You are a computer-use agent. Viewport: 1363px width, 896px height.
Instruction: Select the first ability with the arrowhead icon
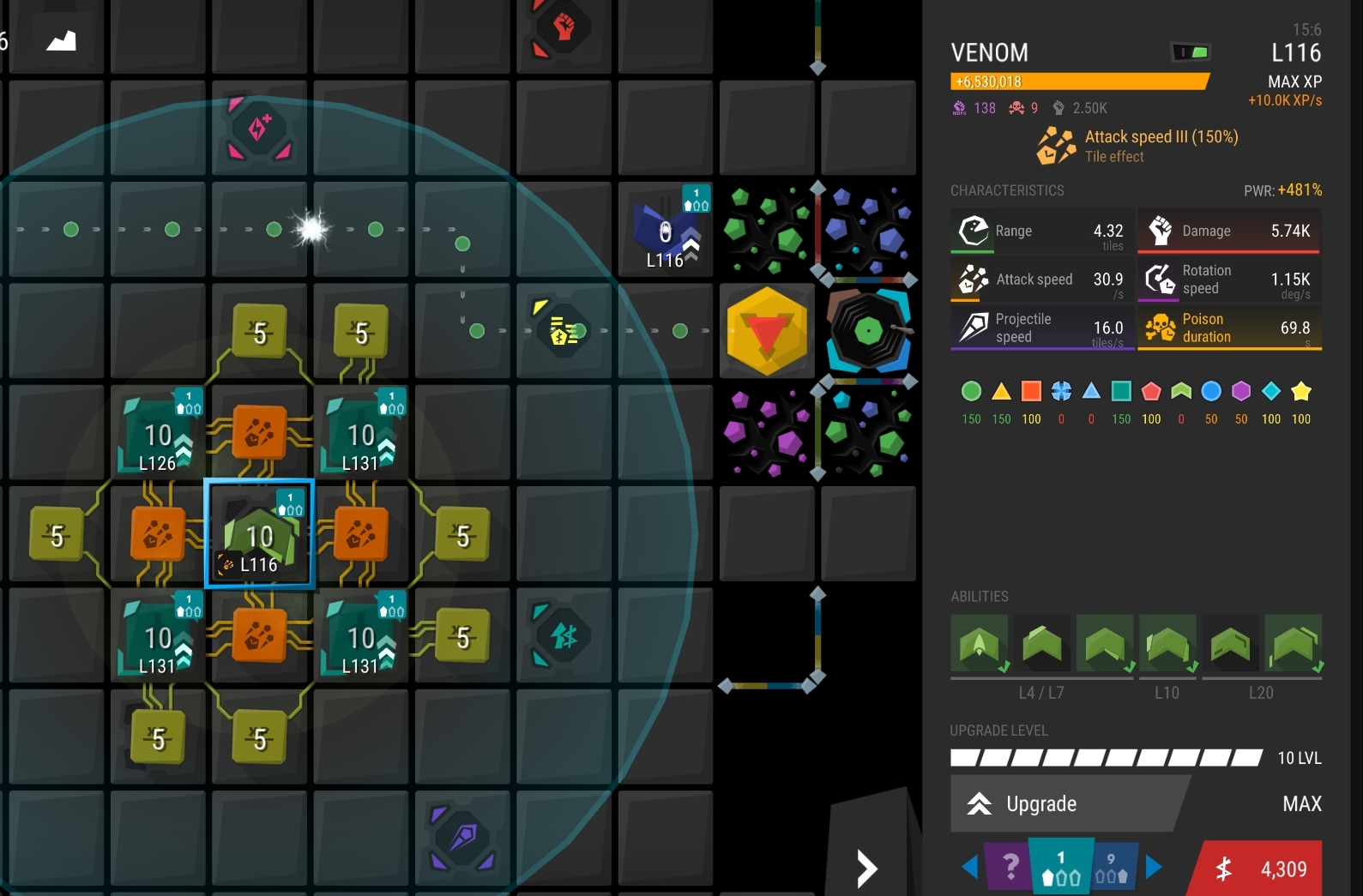pyautogui.click(x=980, y=644)
